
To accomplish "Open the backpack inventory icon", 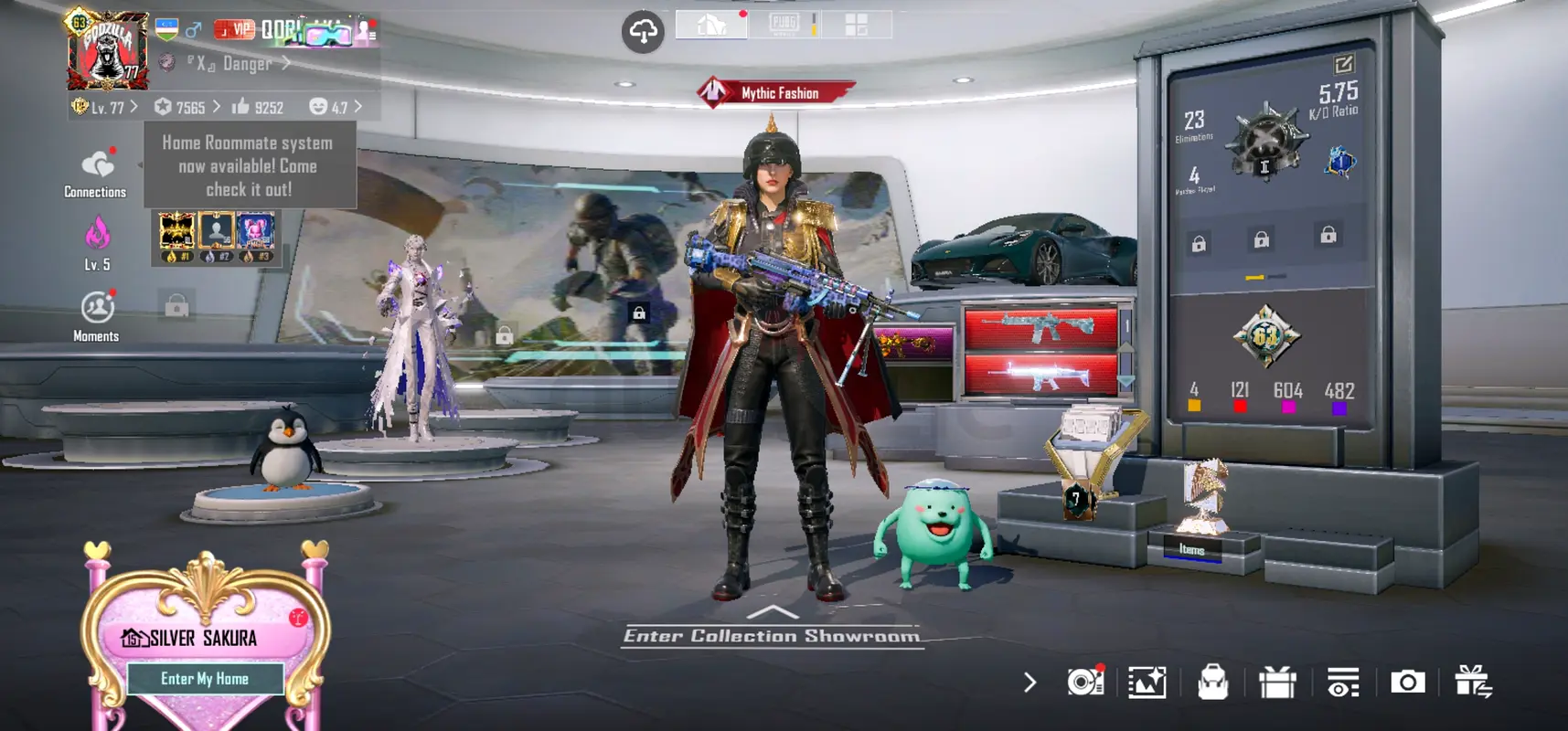I will (x=1212, y=682).
